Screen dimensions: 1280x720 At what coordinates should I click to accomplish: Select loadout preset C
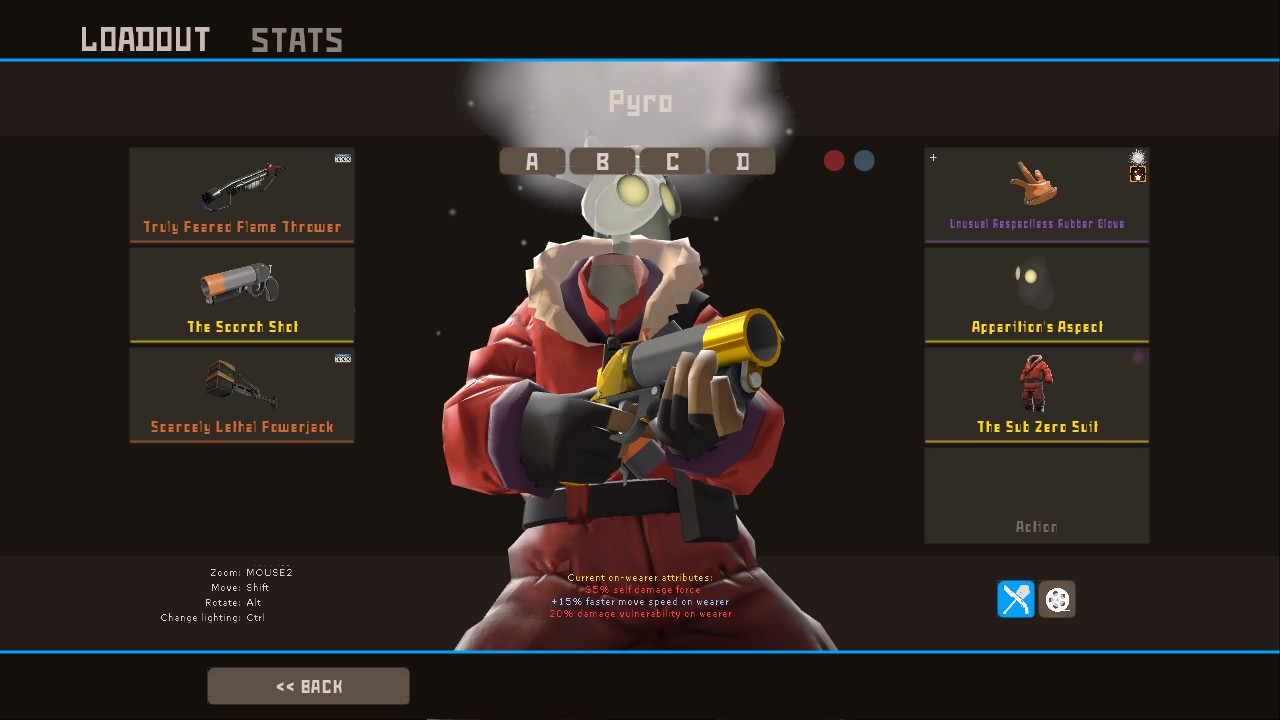tap(673, 161)
